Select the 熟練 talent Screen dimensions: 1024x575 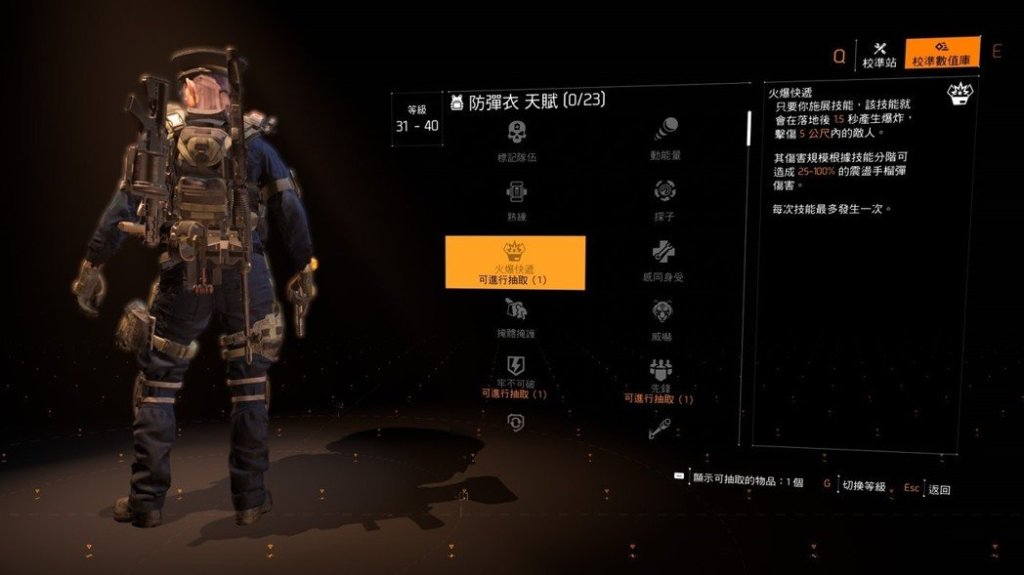pyautogui.click(x=516, y=199)
